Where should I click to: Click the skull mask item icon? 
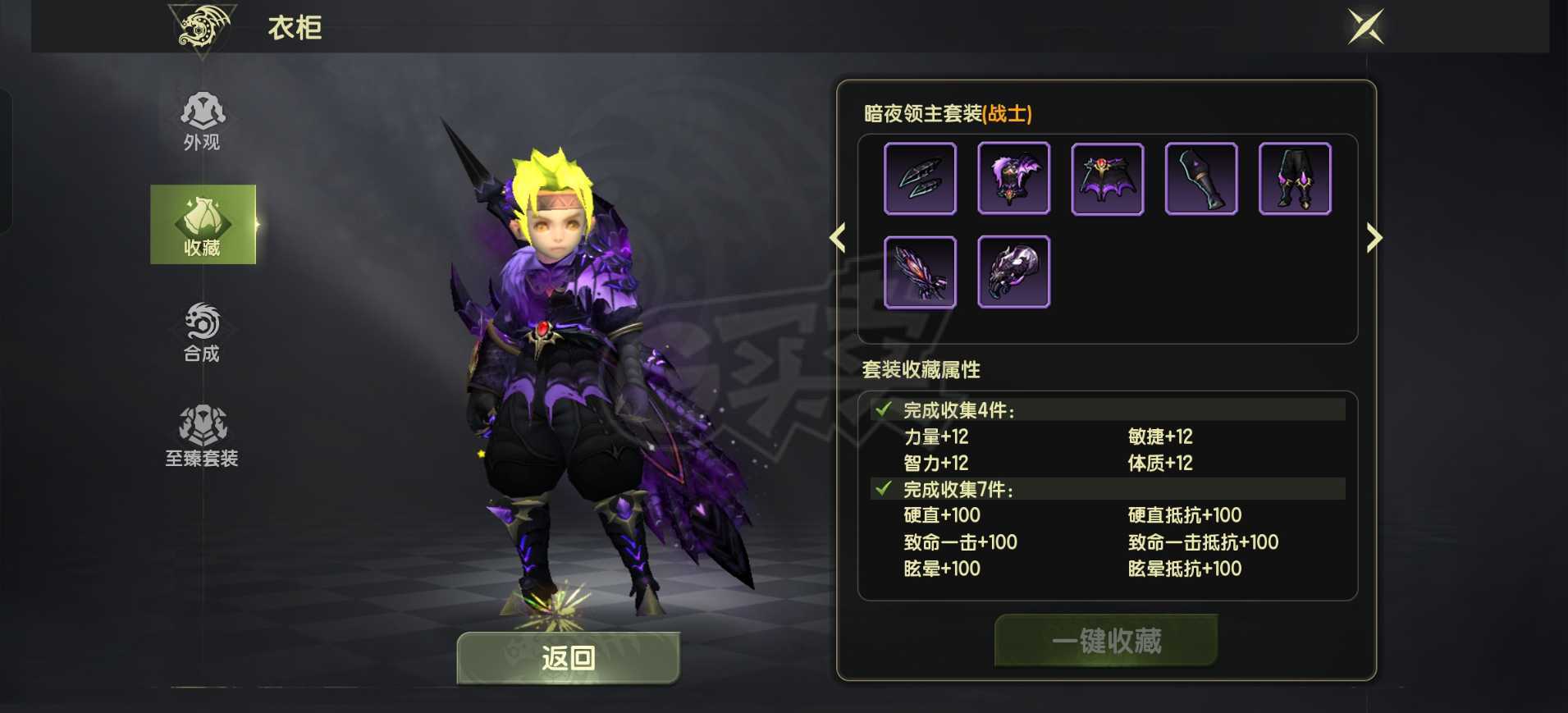coord(1015,271)
